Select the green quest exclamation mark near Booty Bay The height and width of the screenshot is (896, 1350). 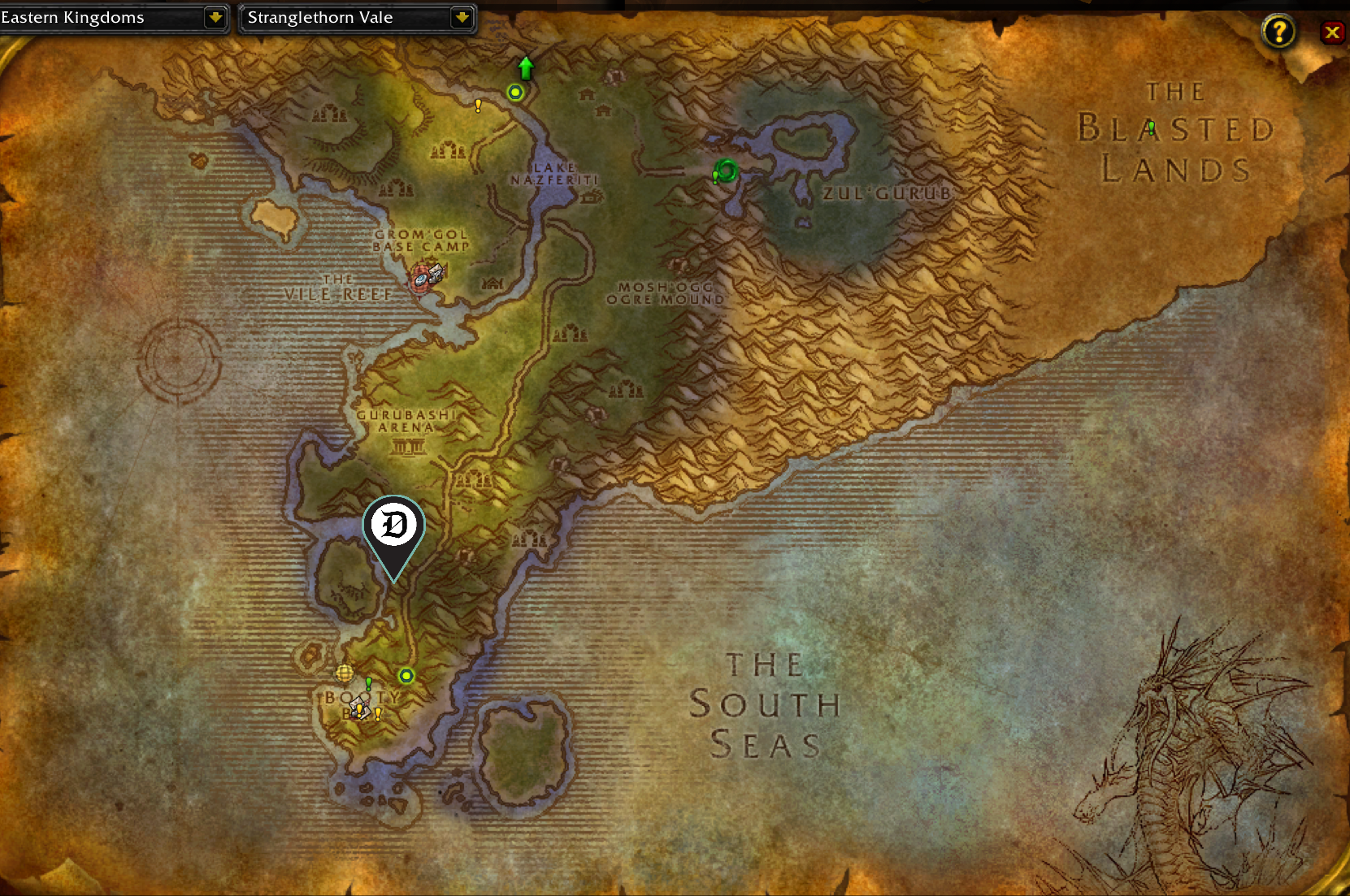pyautogui.click(x=368, y=684)
